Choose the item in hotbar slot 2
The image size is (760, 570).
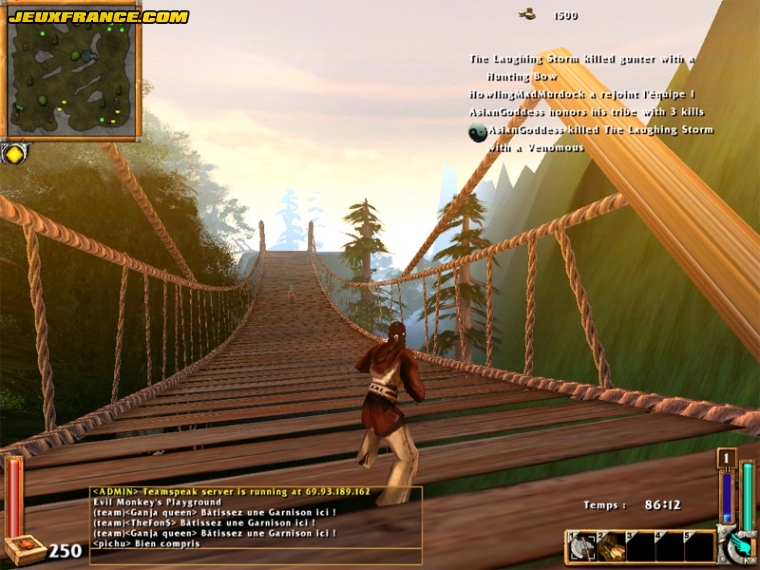610,546
